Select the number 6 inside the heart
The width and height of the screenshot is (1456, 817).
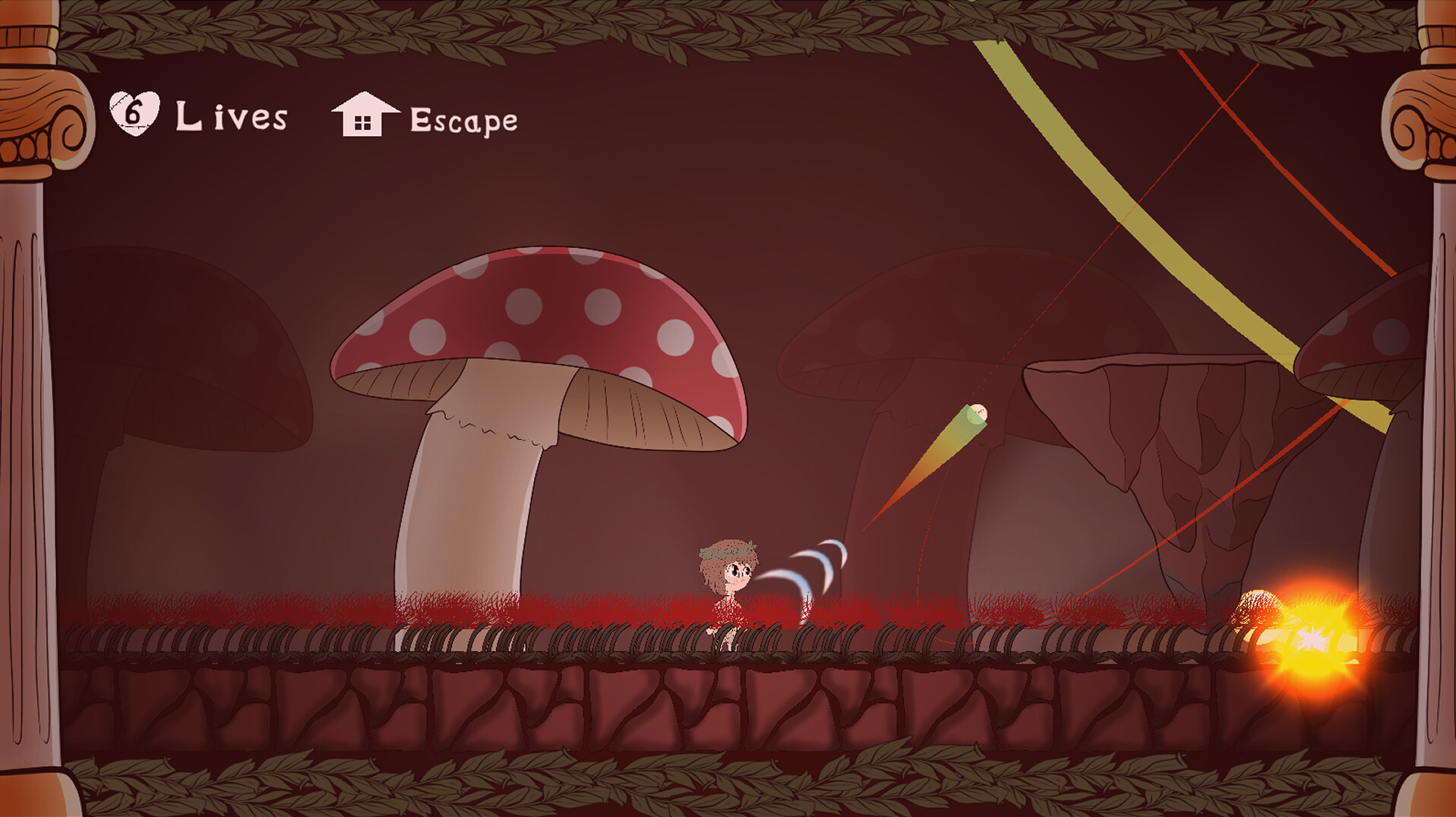pyautogui.click(x=134, y=112)
